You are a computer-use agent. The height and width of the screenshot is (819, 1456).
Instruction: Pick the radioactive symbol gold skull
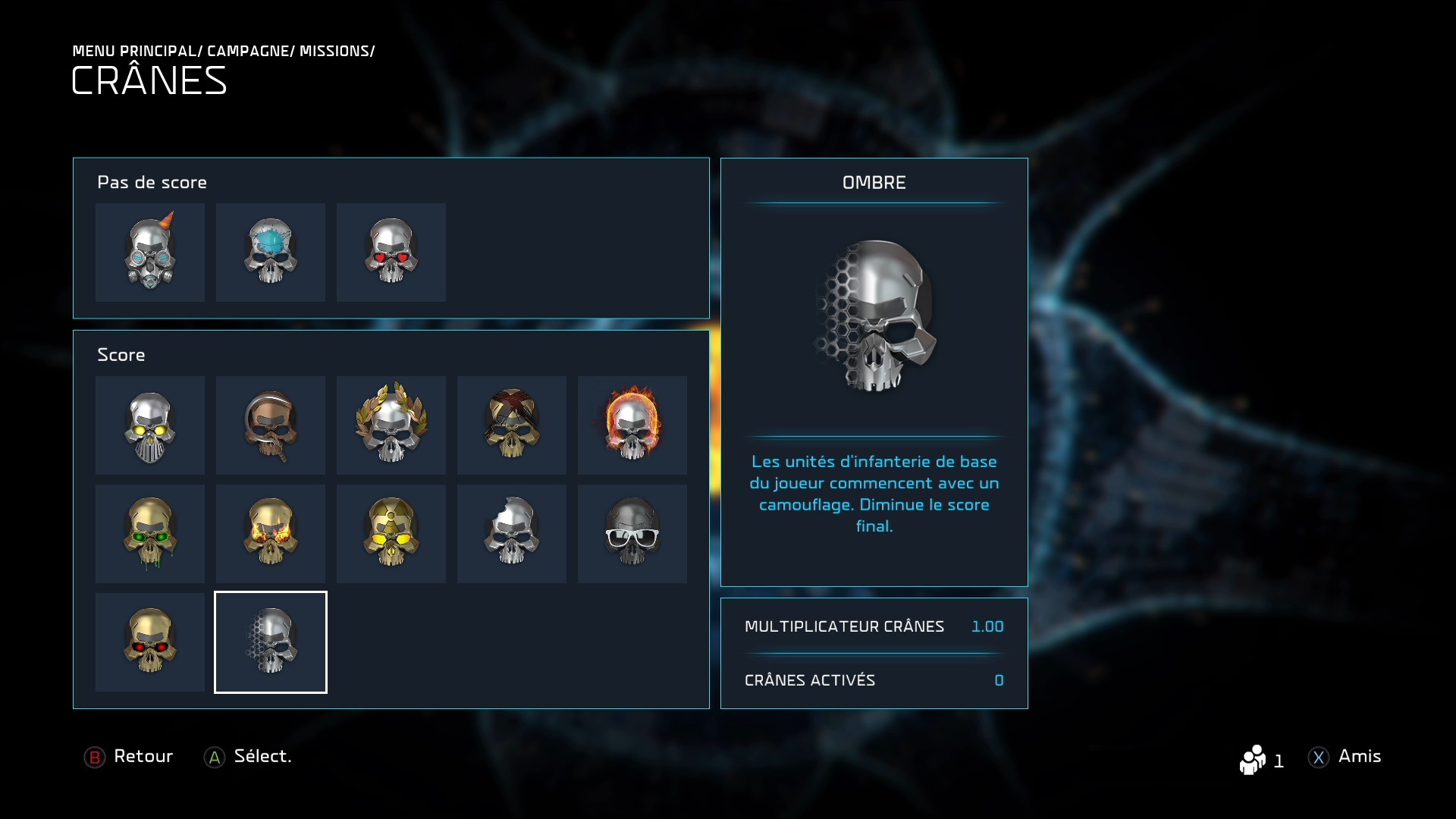click(x=391, y=534)
